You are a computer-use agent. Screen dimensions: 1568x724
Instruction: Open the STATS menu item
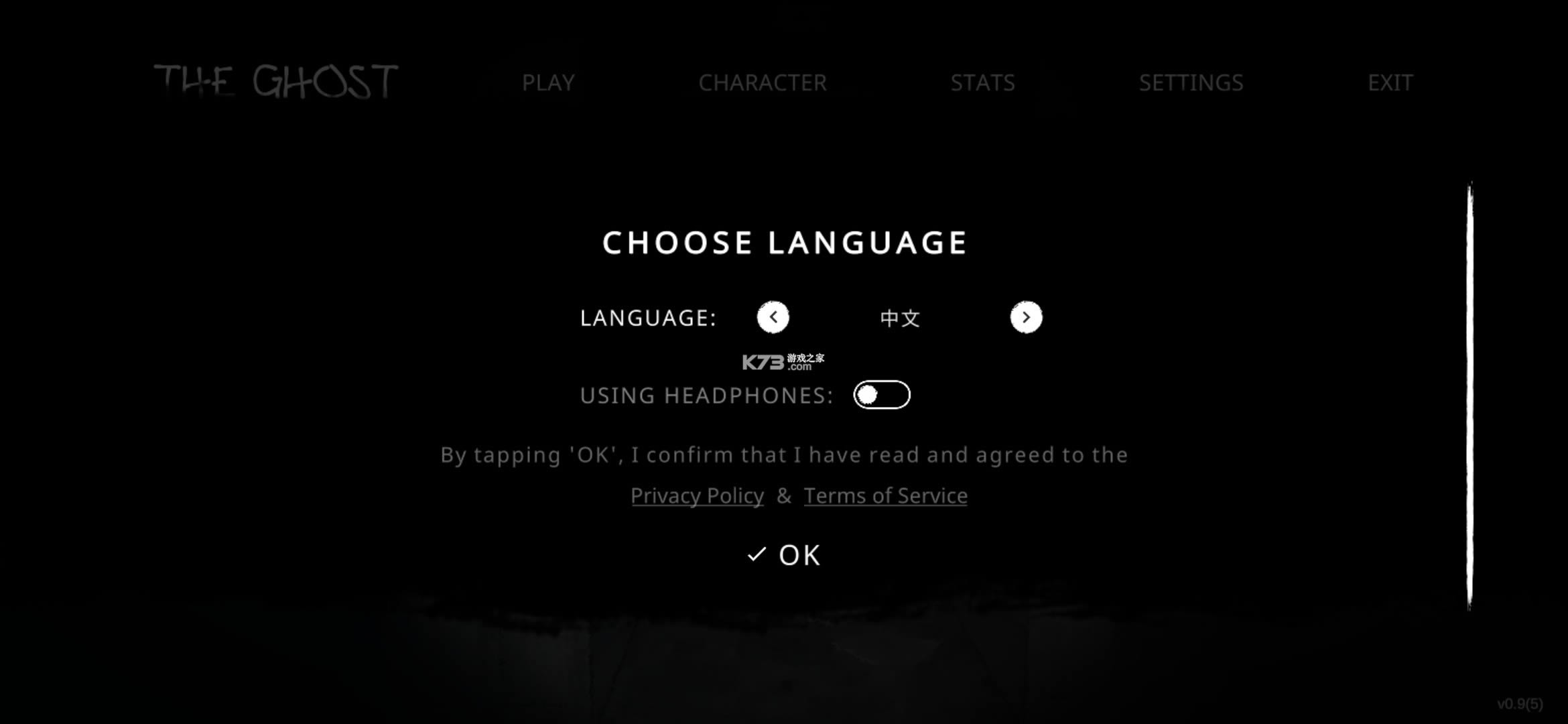(x=982, y=82)
